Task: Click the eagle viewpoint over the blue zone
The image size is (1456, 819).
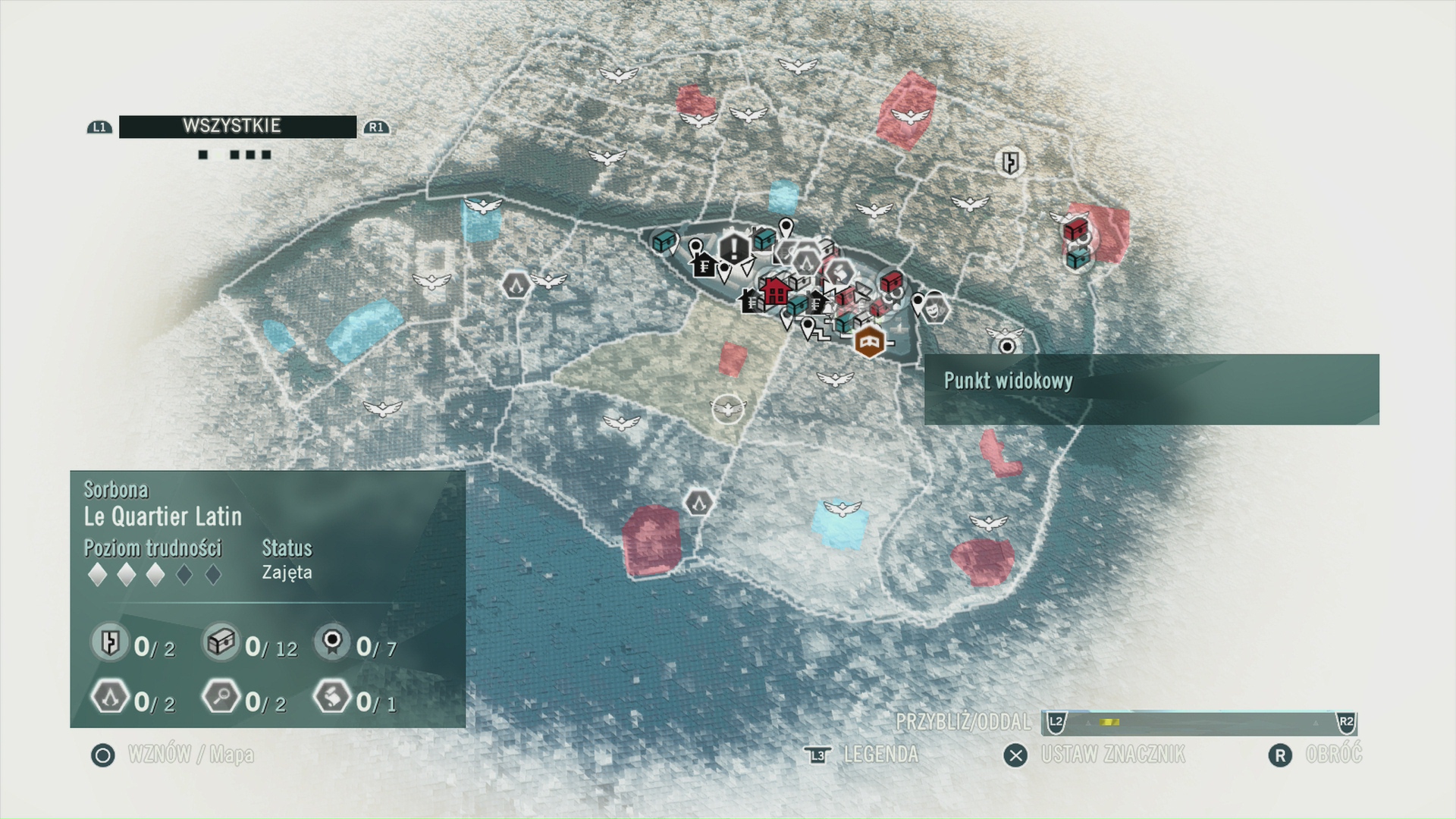Action: [x=841, y=508]
